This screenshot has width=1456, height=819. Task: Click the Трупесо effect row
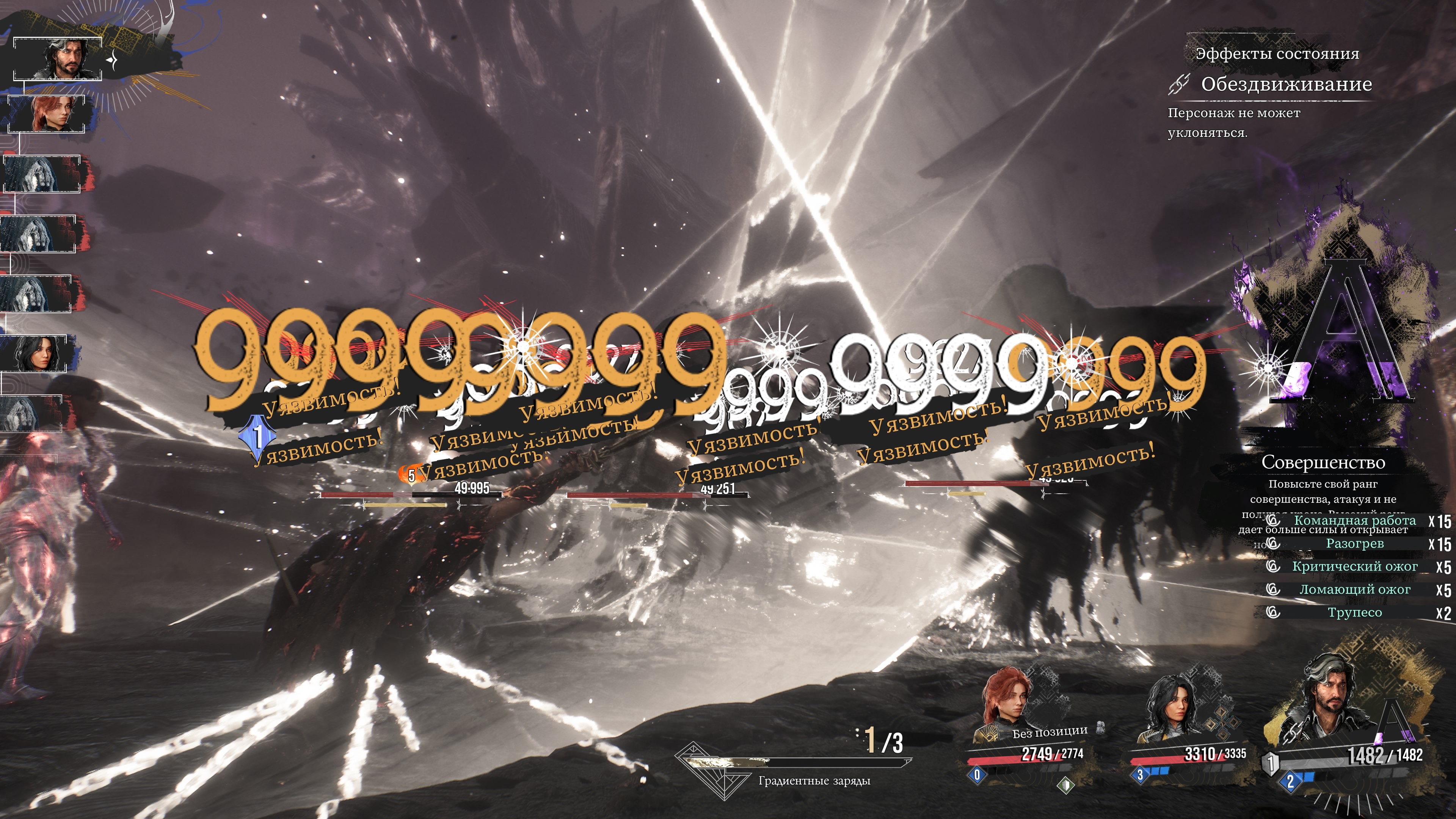[x=1354, y=613]
